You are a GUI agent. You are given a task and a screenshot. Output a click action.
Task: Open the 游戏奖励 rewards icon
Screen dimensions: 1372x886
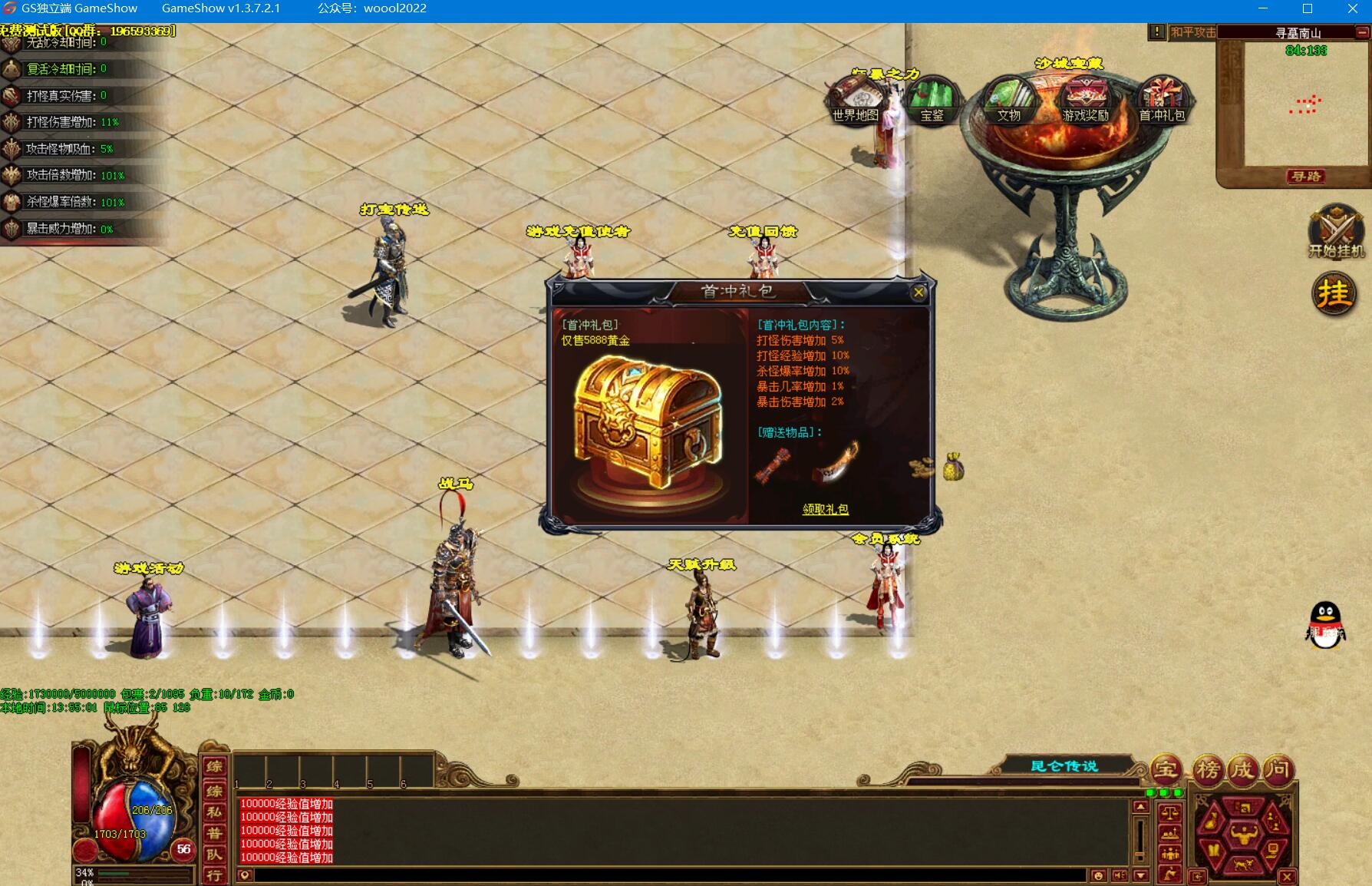pyautogui.click(x=1085, y=101)
